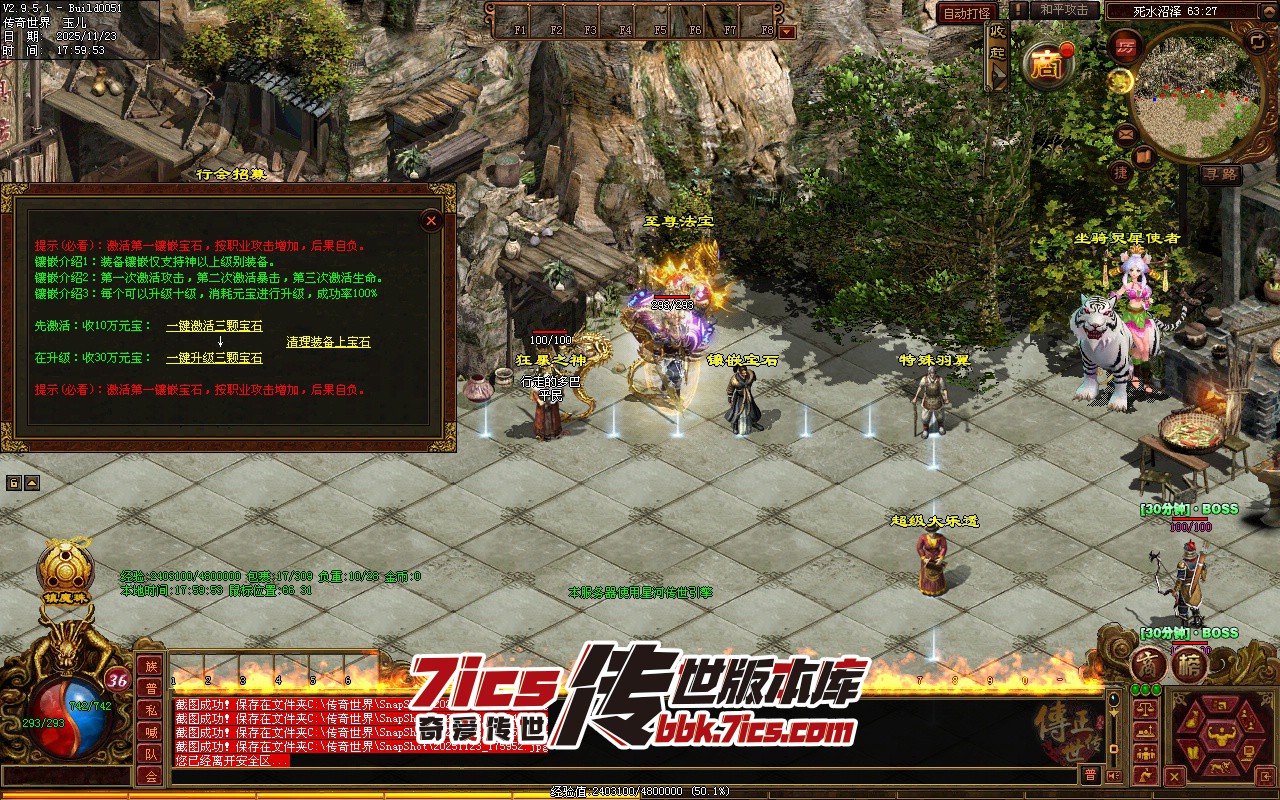Screen dimensions: 1280x800
Task: Switch to 队 team chat channel
Action: [x=151, y=754]
